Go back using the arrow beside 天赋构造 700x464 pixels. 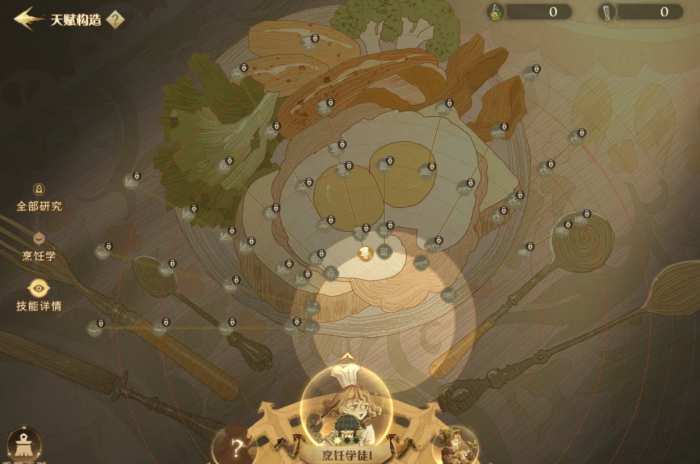(x=27, y=18)
